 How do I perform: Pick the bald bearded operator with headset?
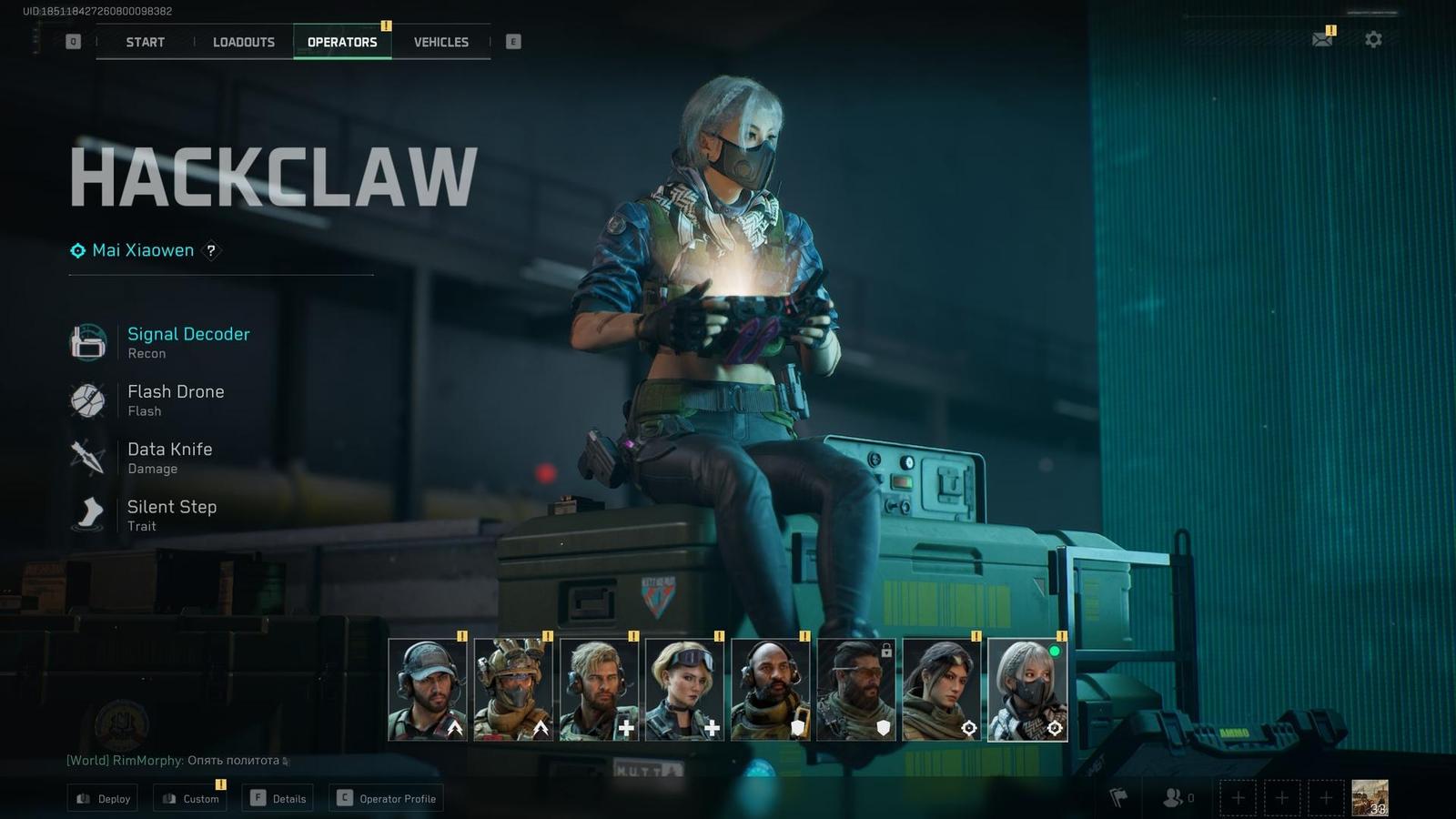[x=770, y=689]
